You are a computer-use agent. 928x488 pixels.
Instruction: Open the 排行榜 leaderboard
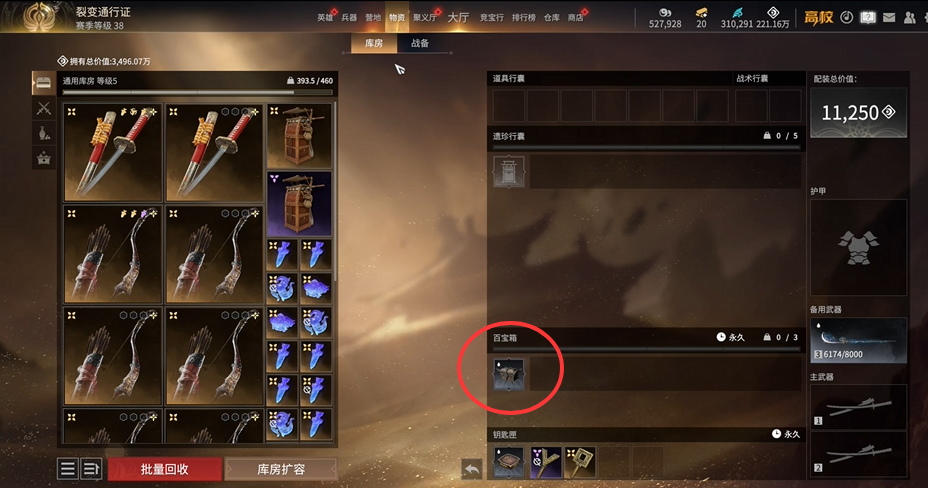(522, 17)
